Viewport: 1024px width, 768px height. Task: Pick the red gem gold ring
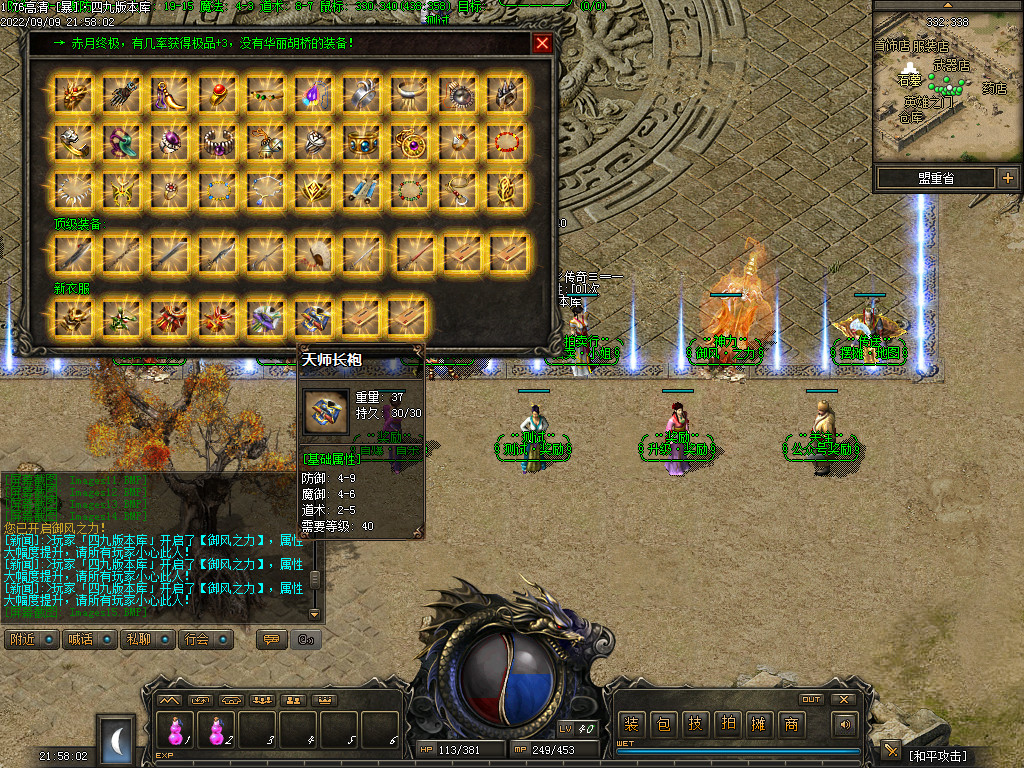218,94
